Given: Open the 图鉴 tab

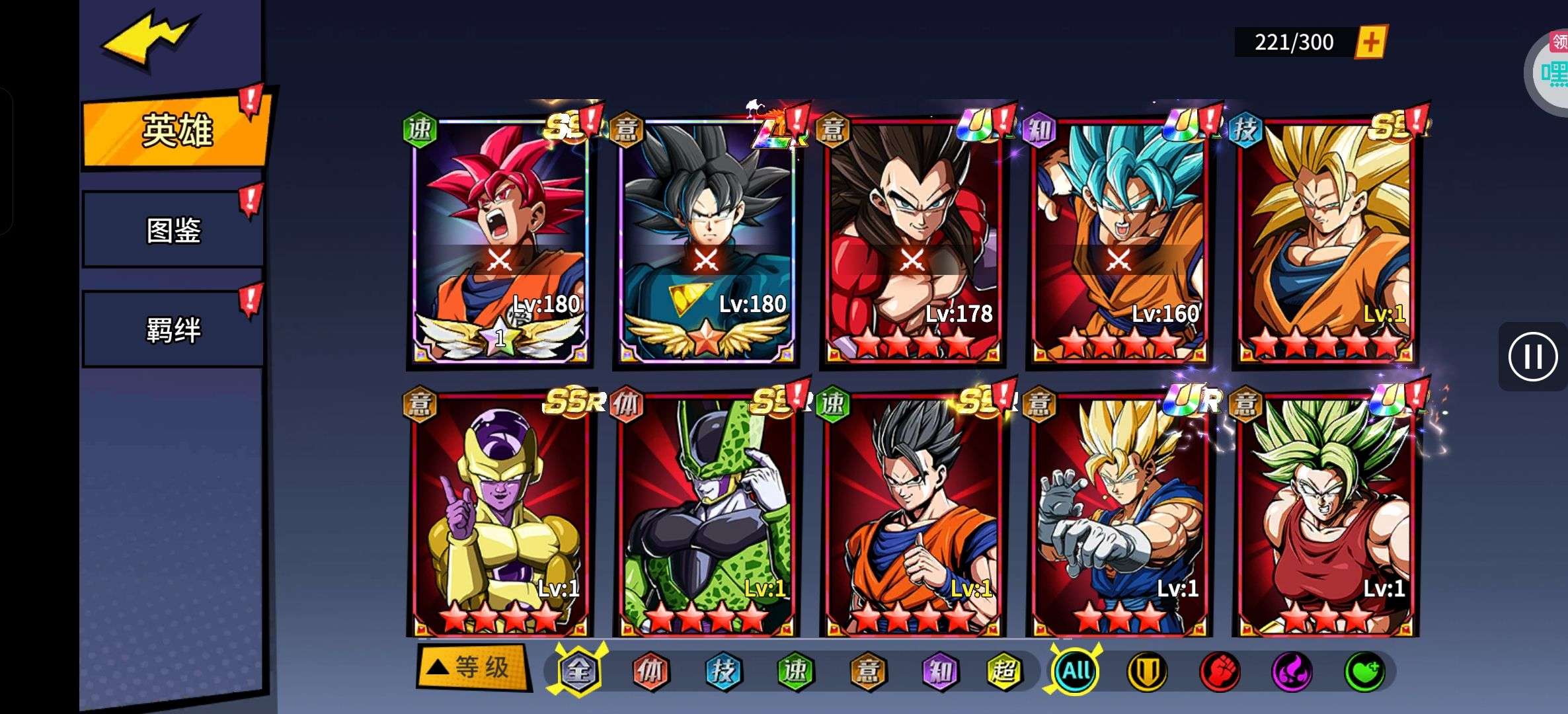Looking at the screenshot, I should pyautogui.click(x=173, y=230).
